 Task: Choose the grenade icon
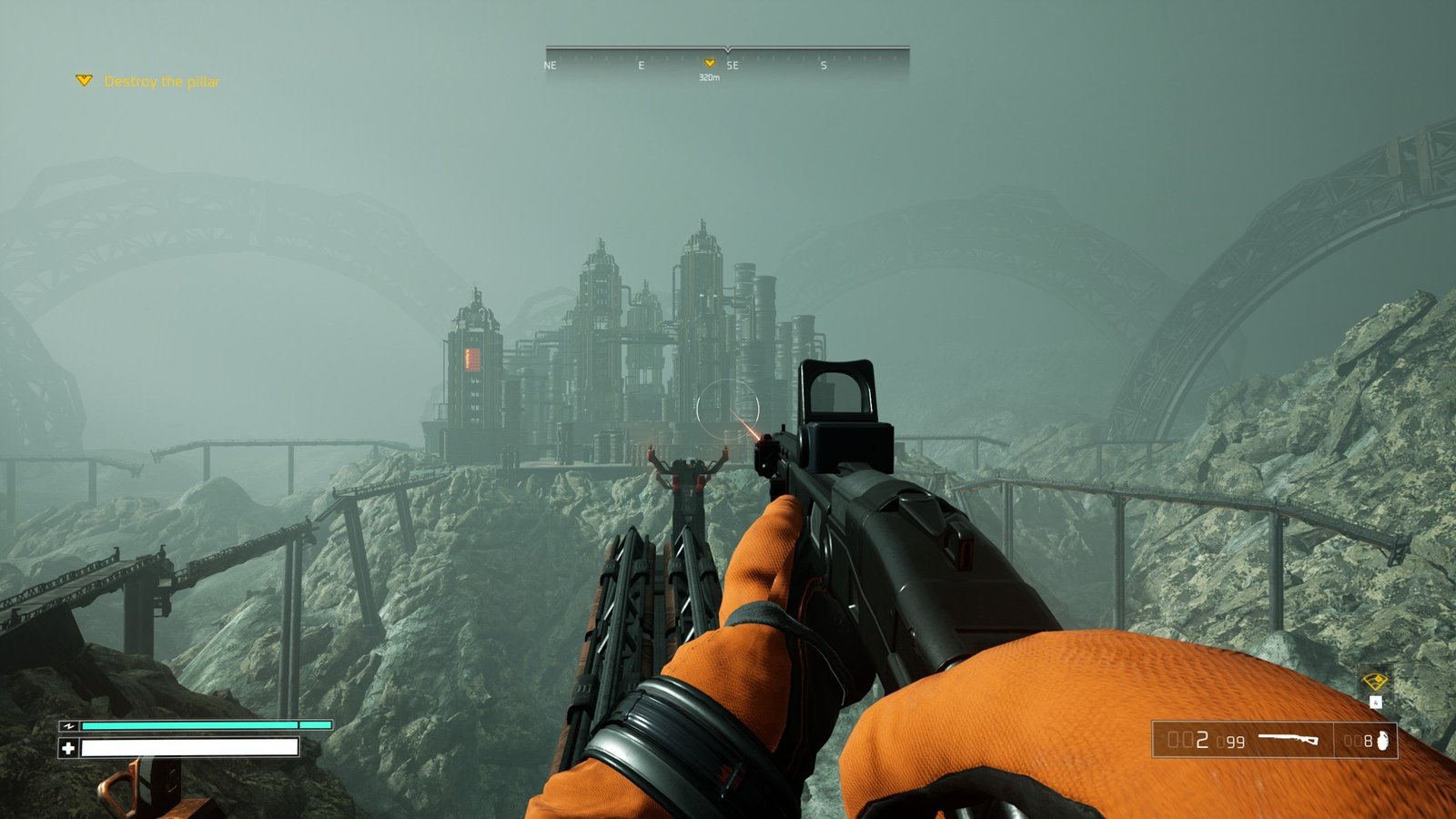point(1383,741)
